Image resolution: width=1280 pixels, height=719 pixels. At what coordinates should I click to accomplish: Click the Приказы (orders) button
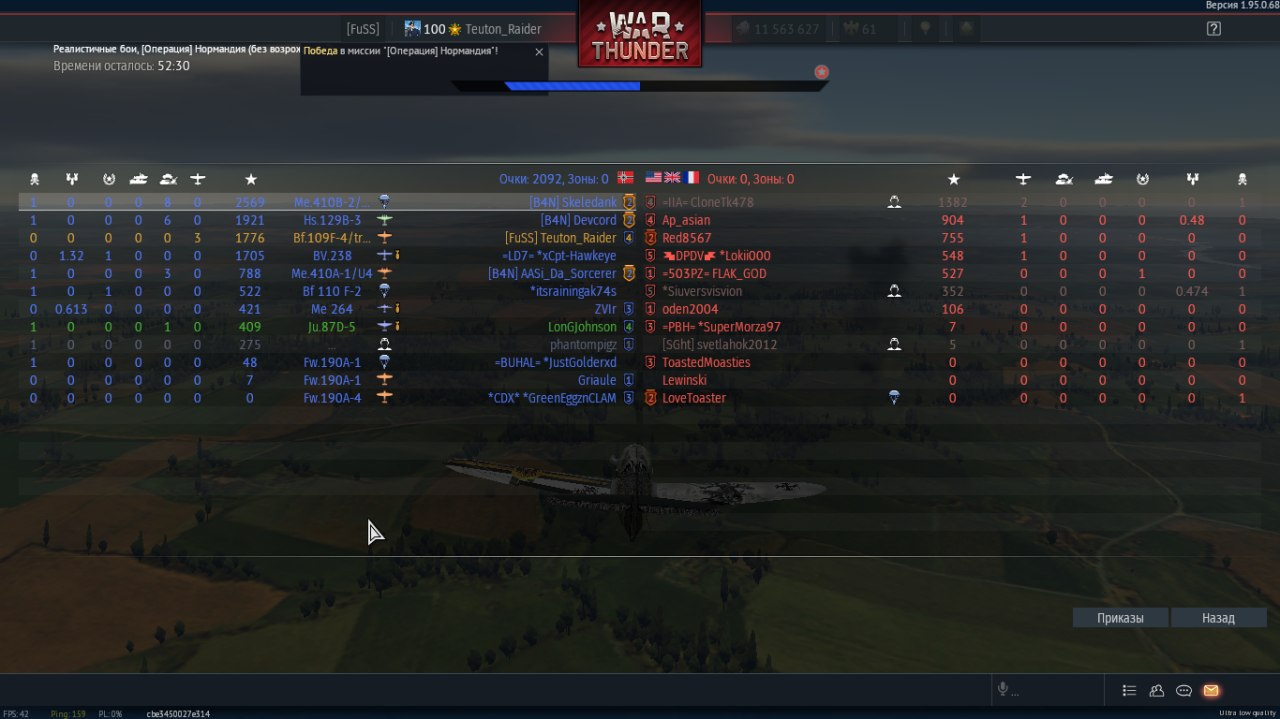point(1120,618)
